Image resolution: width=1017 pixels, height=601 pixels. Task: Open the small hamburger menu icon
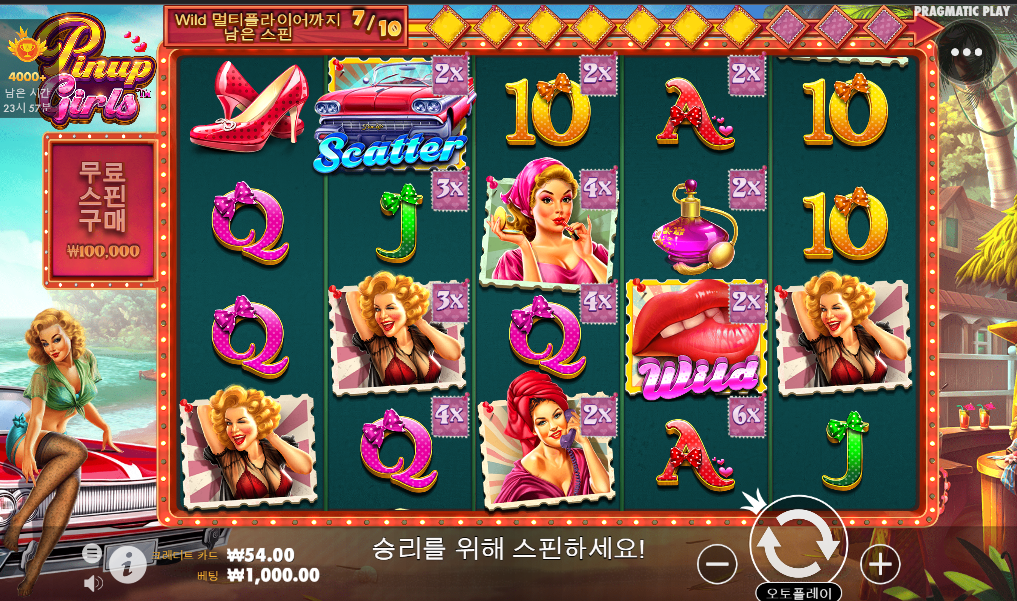pos(91,552)
